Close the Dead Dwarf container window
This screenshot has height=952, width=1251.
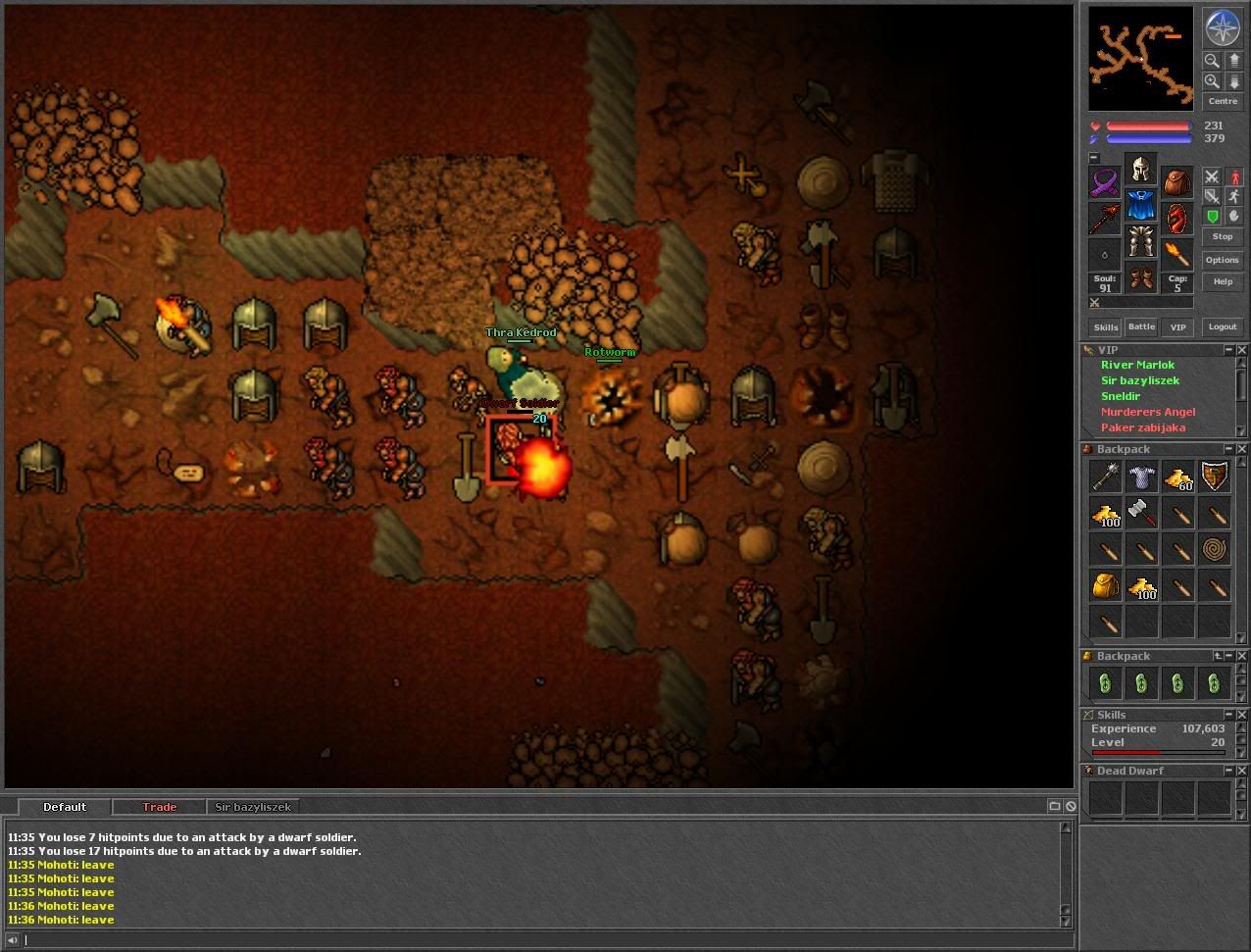point(1241,771)
